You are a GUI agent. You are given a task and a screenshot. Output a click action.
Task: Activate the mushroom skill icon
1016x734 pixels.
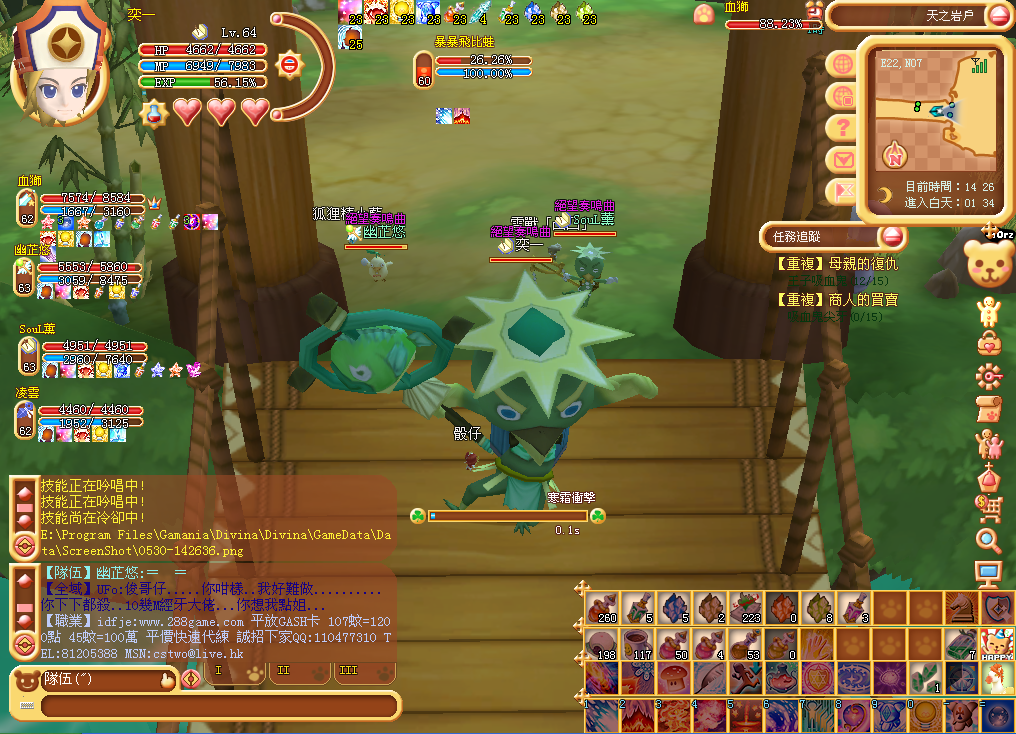tap(673, 679)
